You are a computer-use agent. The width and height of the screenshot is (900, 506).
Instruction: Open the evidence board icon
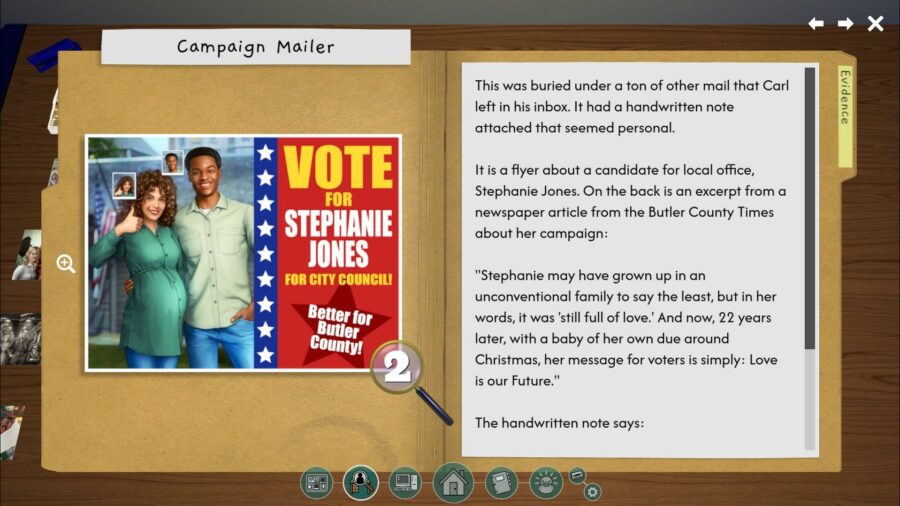316,483
